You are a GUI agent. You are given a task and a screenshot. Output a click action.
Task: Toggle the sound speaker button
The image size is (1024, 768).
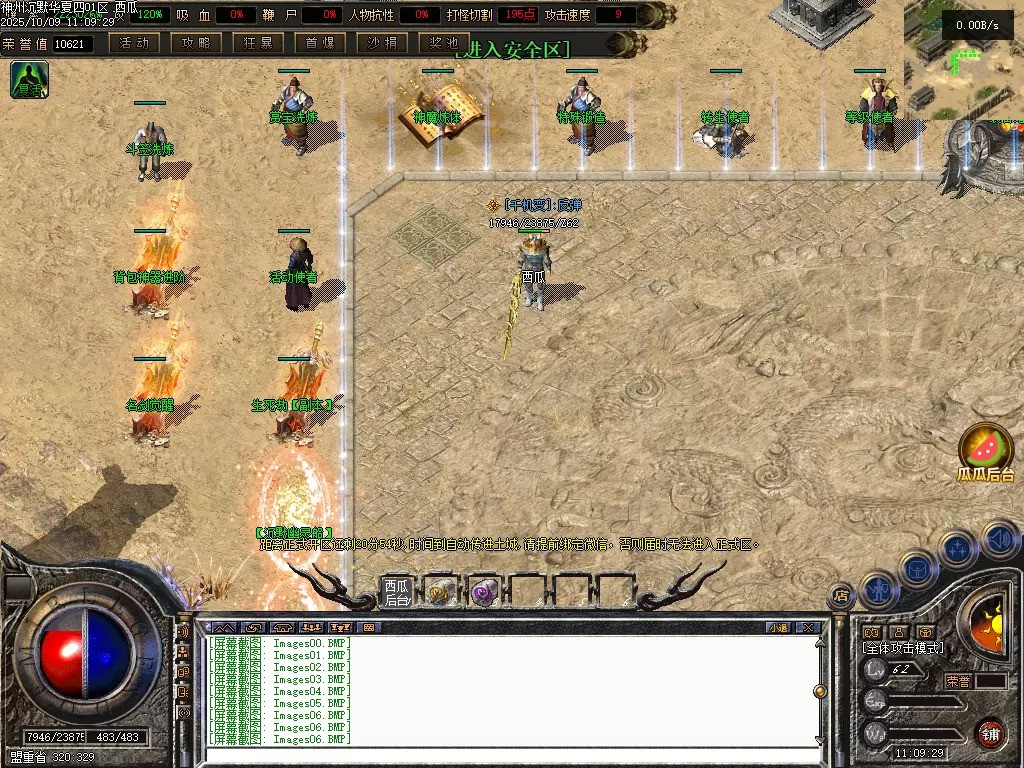pyautogui.click(x=998, y=539)
